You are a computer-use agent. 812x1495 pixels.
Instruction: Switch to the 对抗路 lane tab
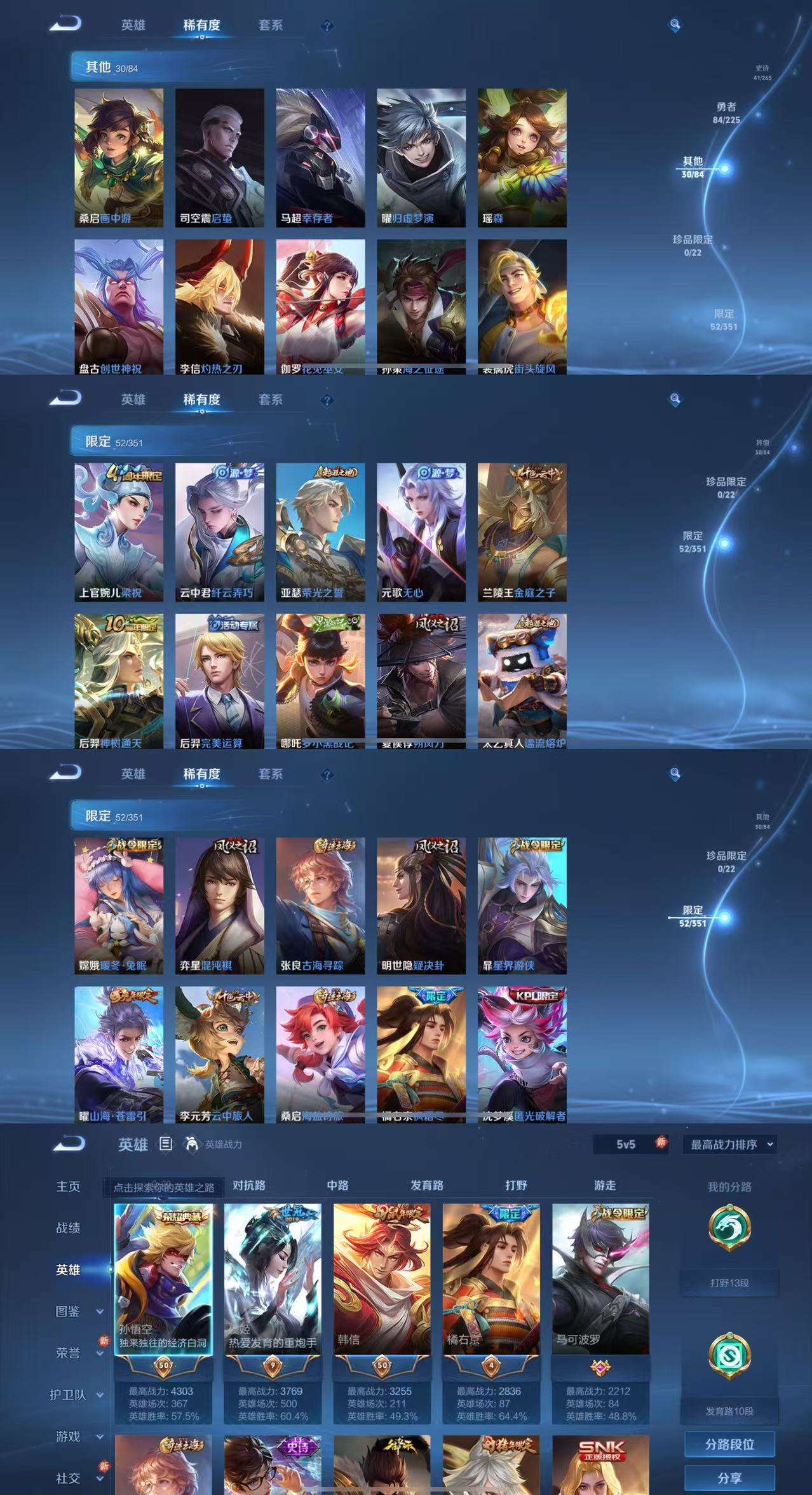(248, 1185)
